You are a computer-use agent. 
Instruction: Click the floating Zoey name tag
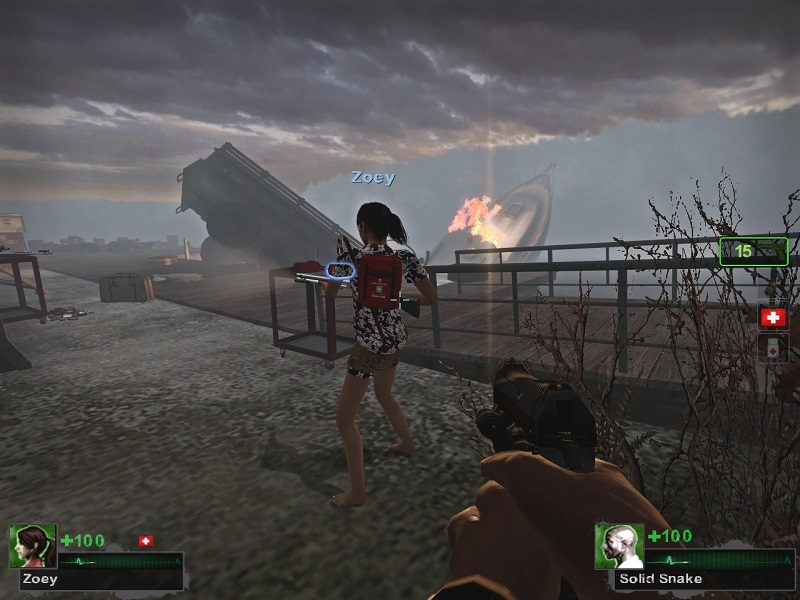[x=373, y=178]
